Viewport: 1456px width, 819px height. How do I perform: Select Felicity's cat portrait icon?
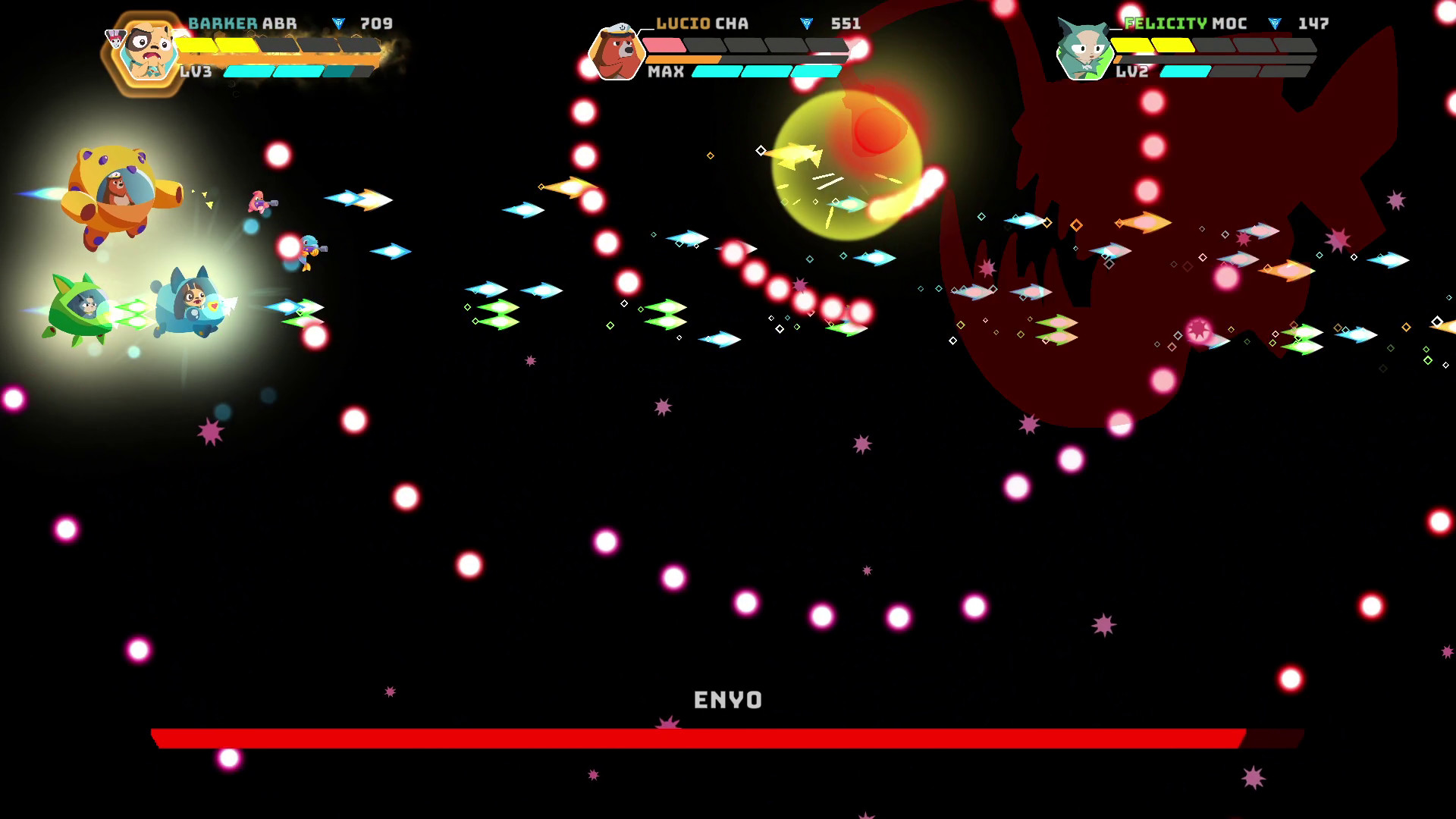[1084, 50]
